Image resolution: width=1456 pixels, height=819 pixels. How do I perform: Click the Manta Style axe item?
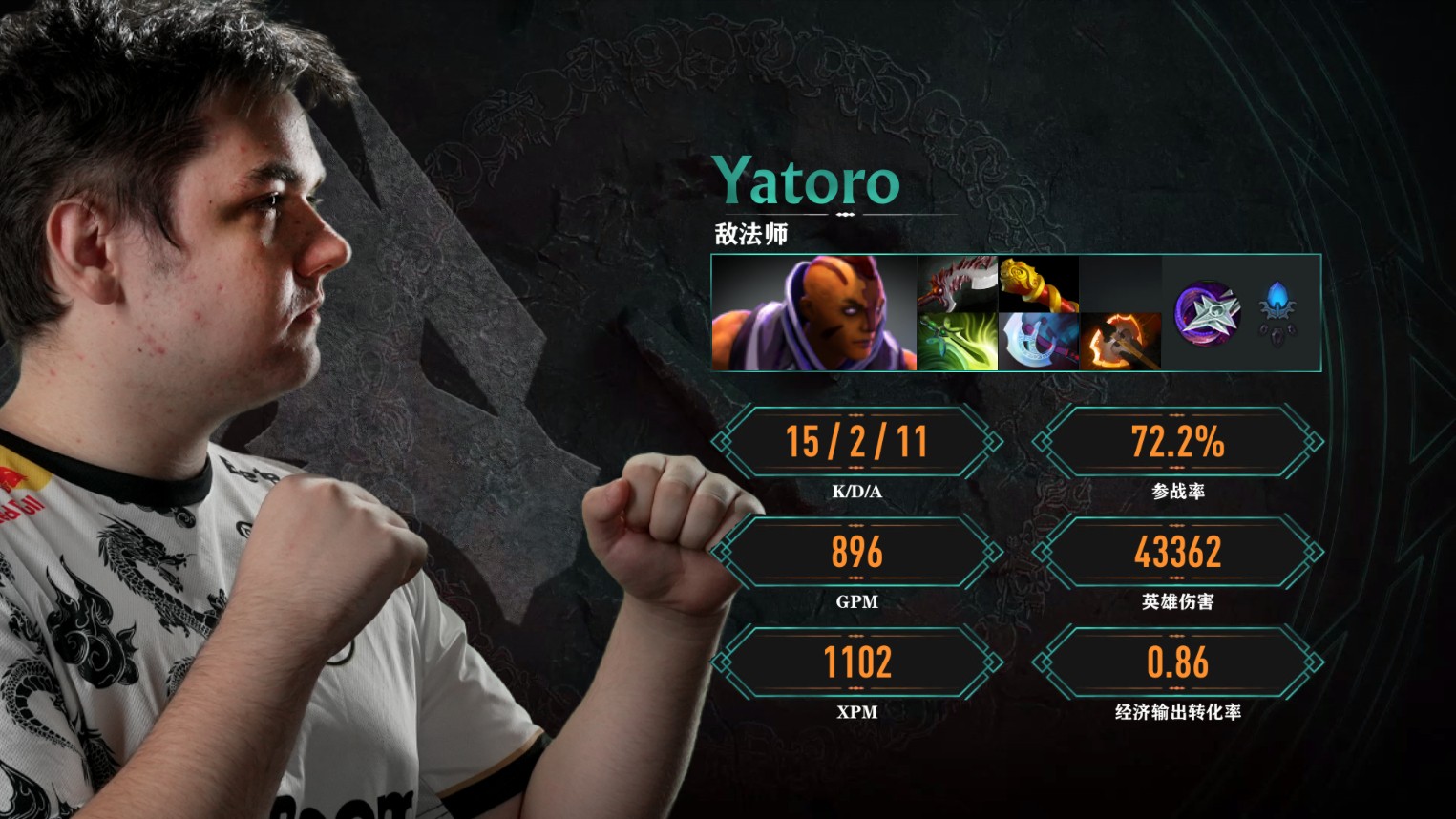point(1038,342)
